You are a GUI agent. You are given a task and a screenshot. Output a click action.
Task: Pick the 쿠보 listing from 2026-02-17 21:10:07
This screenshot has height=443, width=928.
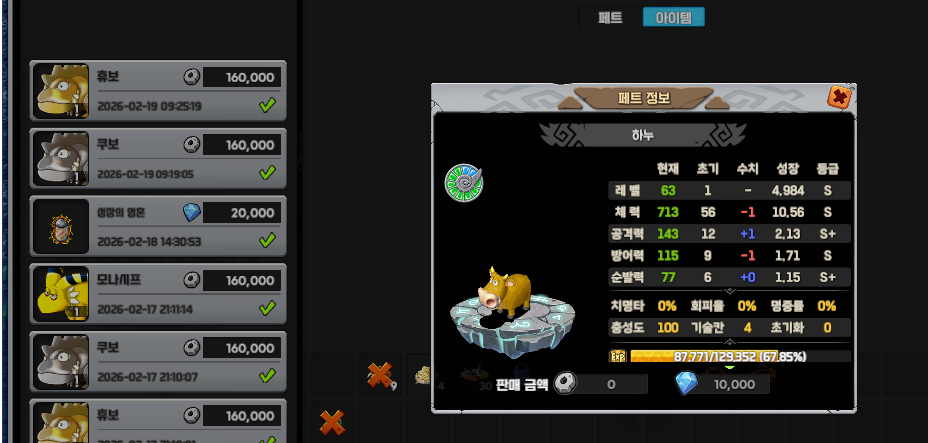(x=159, y=362)
